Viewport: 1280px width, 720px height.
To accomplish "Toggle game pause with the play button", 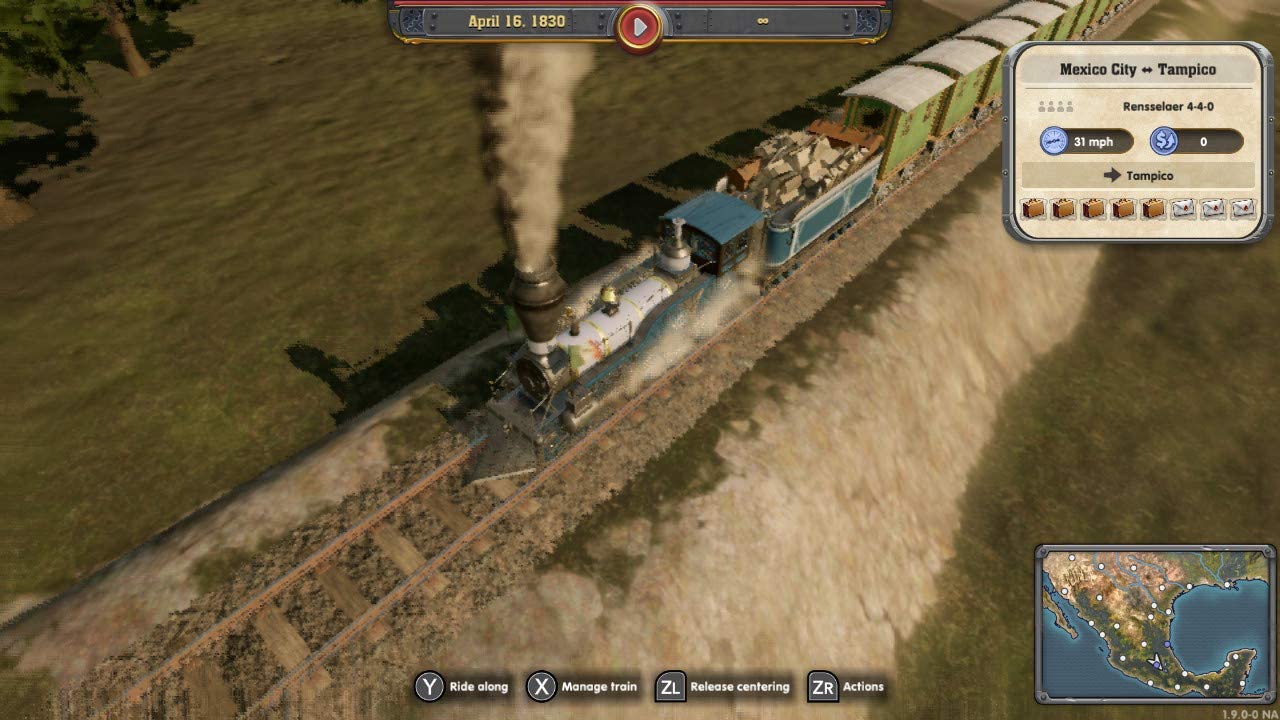I will (640, 26).
